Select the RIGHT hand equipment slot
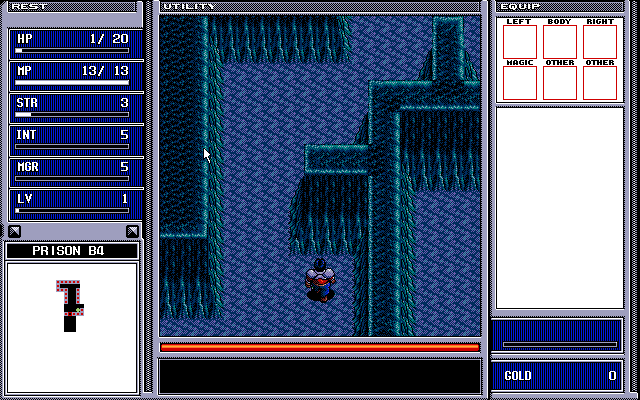The width and height of the screenshot is (640, 400). pyautogui.click(x=599, y=41)
